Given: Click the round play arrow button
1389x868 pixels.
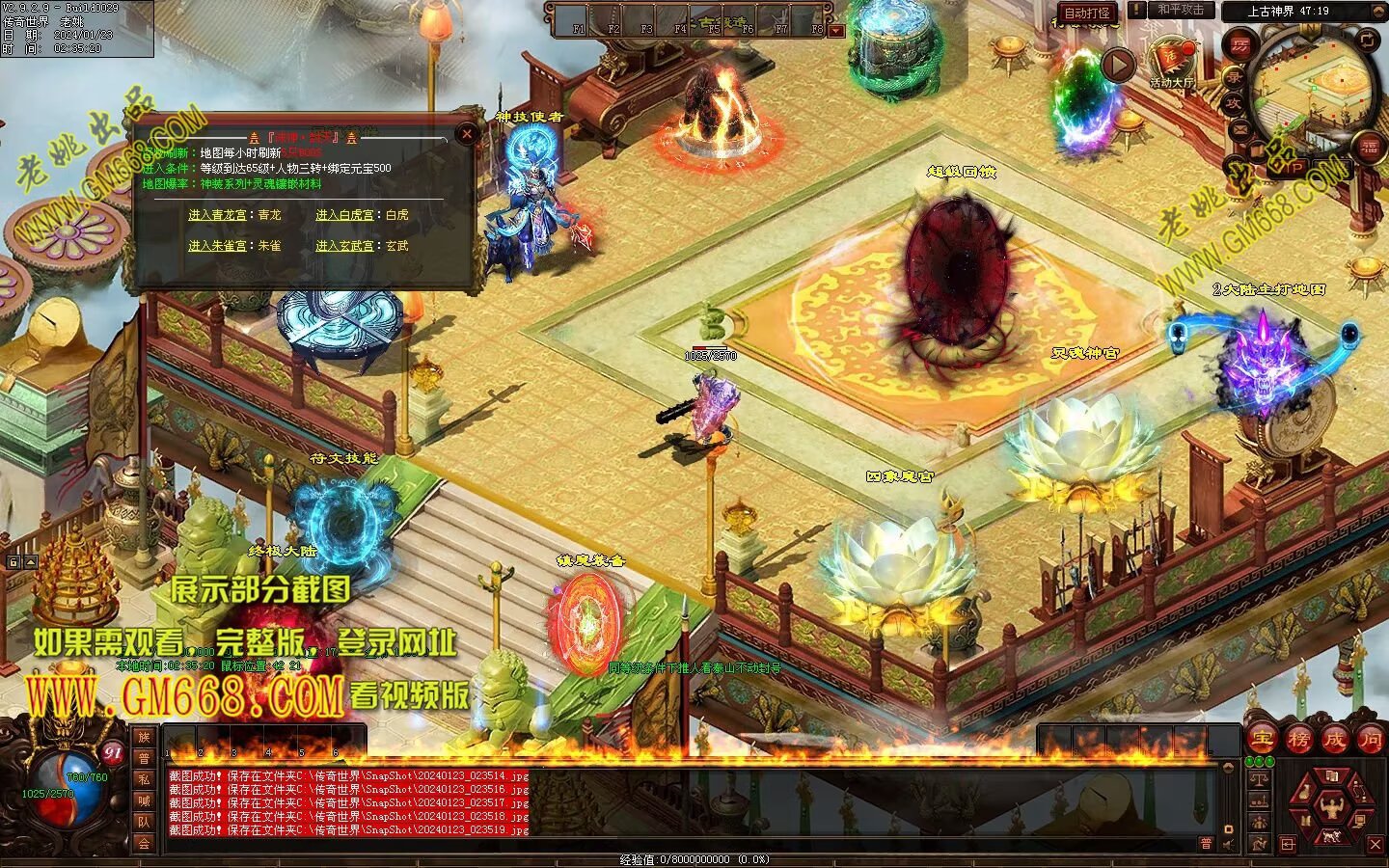Looking at the screenshot, I should [1118, 65].
